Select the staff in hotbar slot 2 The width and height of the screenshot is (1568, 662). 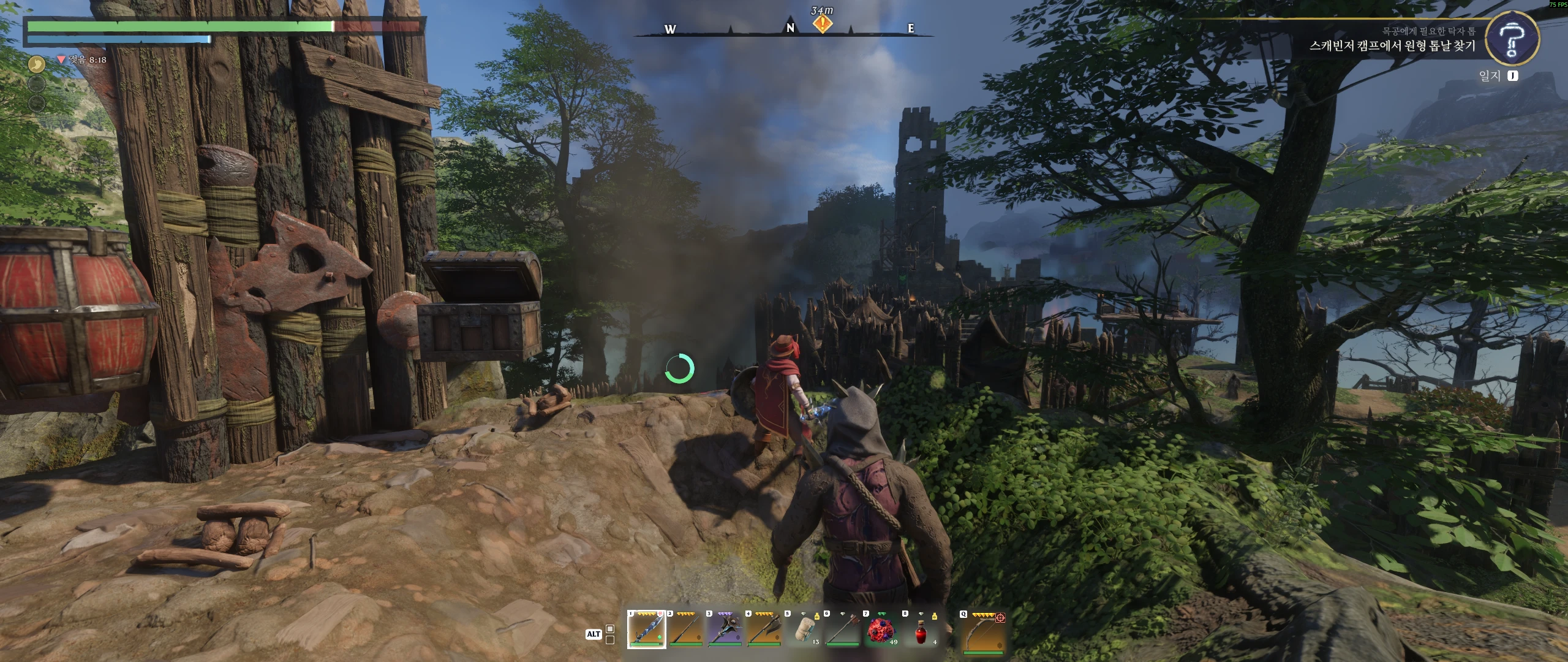point(685,629)
